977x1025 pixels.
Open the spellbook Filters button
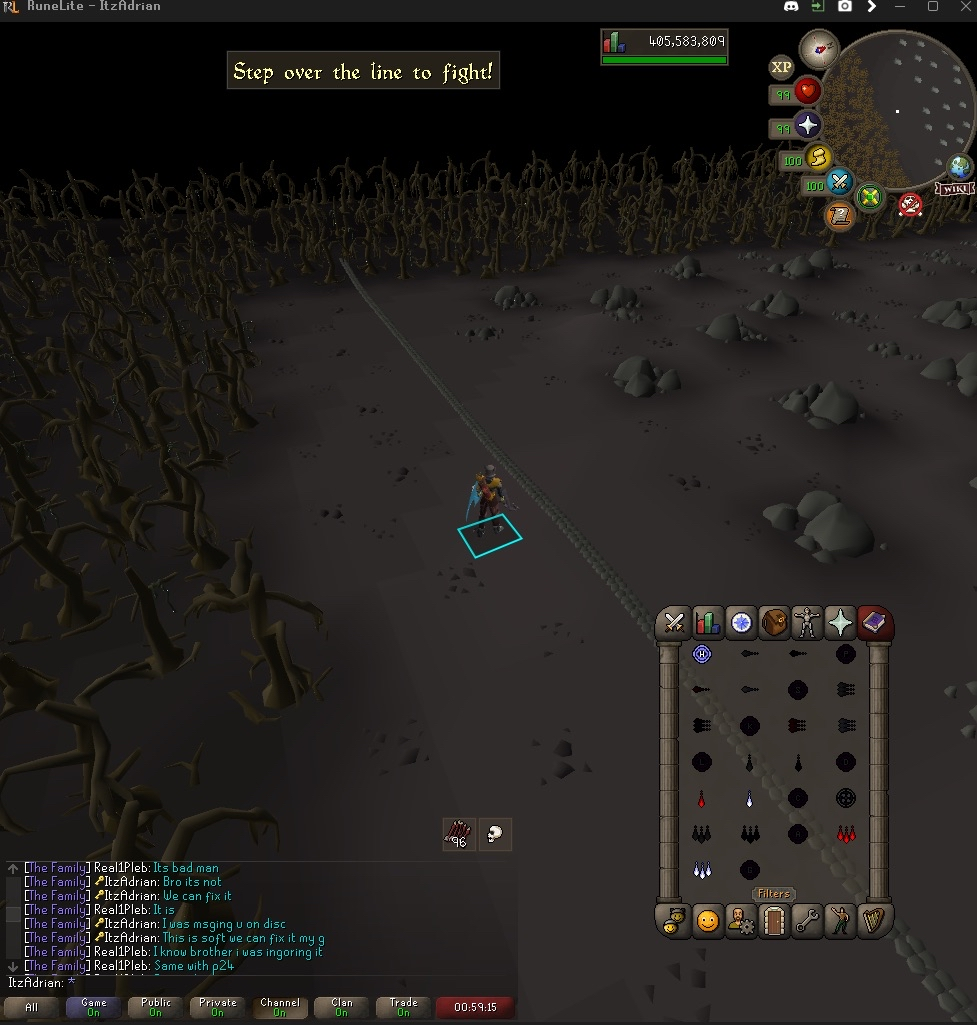click(774, 894)
